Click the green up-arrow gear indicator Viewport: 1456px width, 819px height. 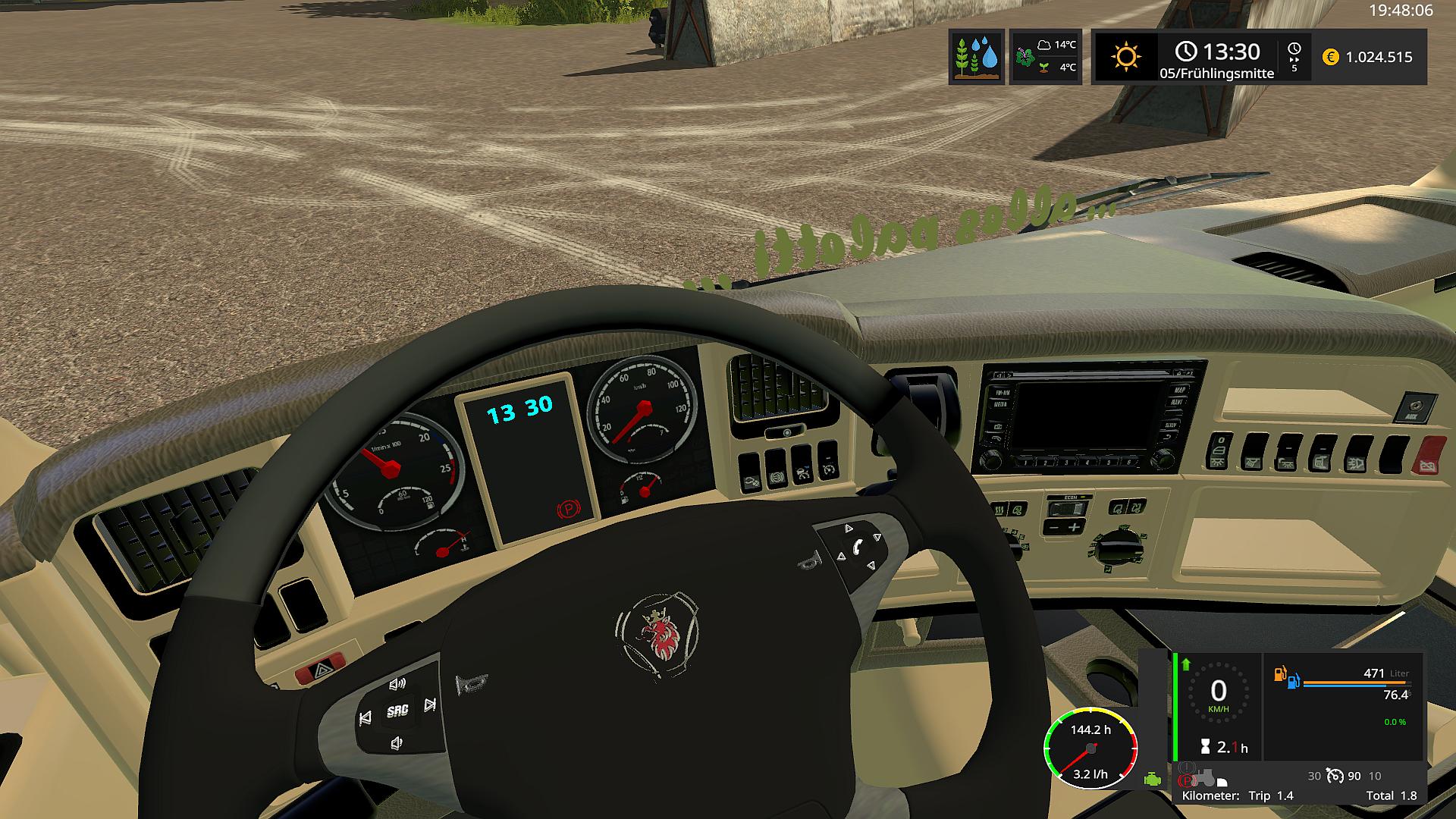(x=1186, y=664)
